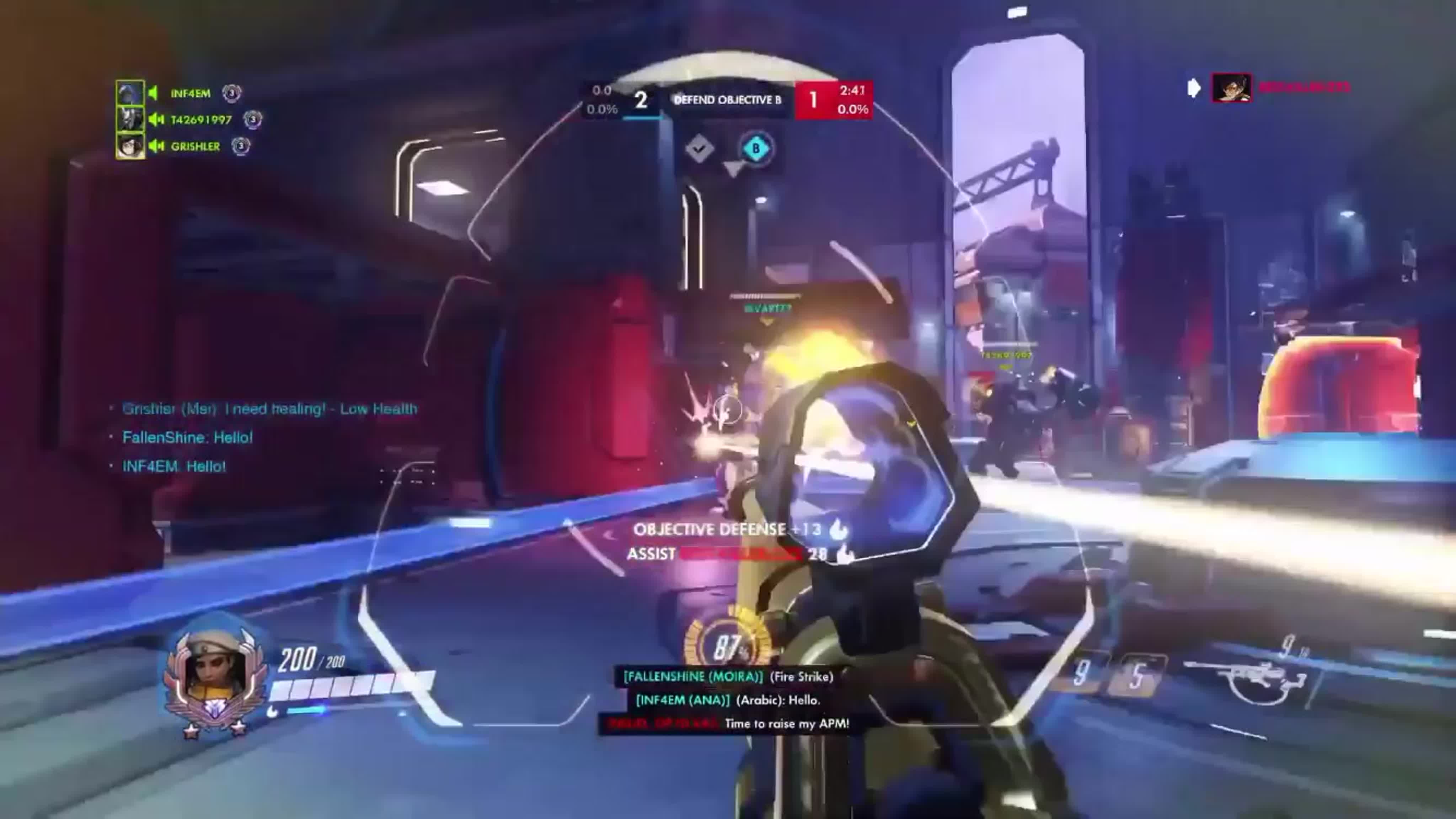Click T42691997's name in the group list
This screenshot has width=1456, height=819.
[x=201, y=120]
